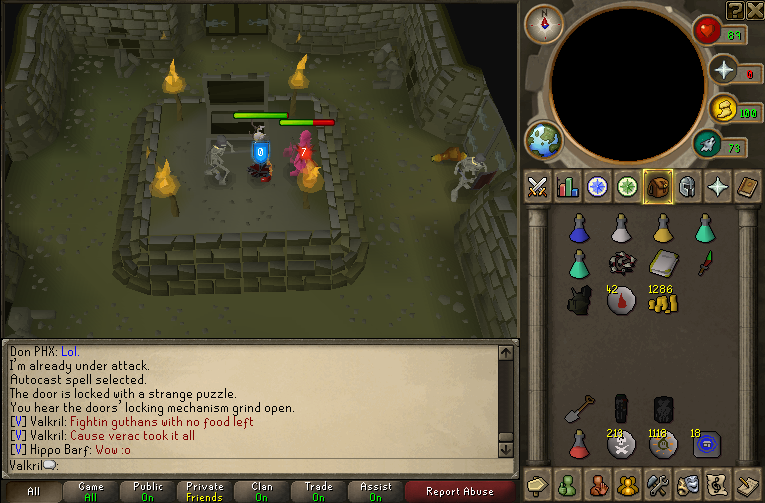Toggle run with the boot energy orb
The height and width of the screenshot is (503, 765).
[x=722, y=110]
